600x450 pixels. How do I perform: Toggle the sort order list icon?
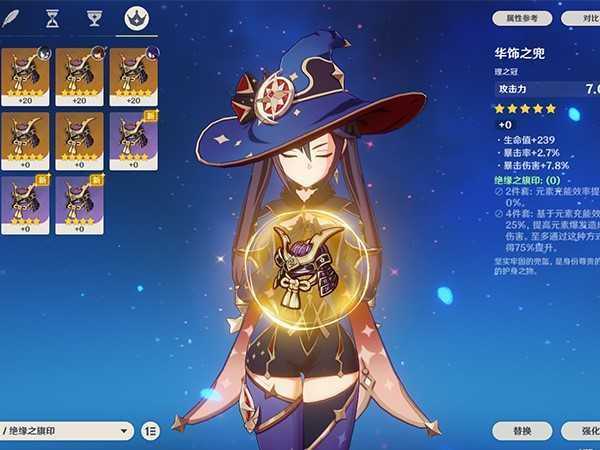click(x=150, y=431)
